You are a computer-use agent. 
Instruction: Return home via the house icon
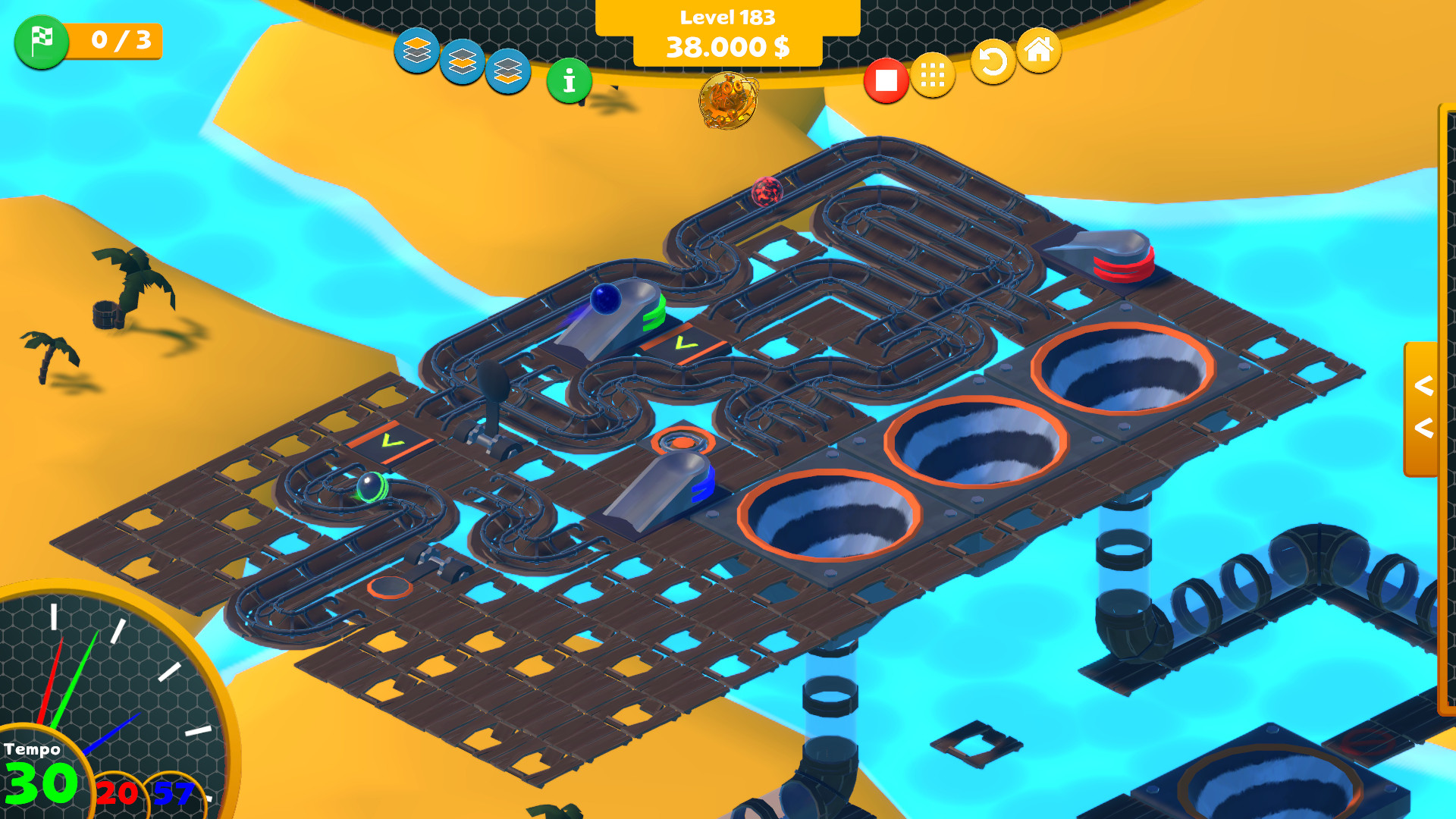click(x=1040, y=52)
